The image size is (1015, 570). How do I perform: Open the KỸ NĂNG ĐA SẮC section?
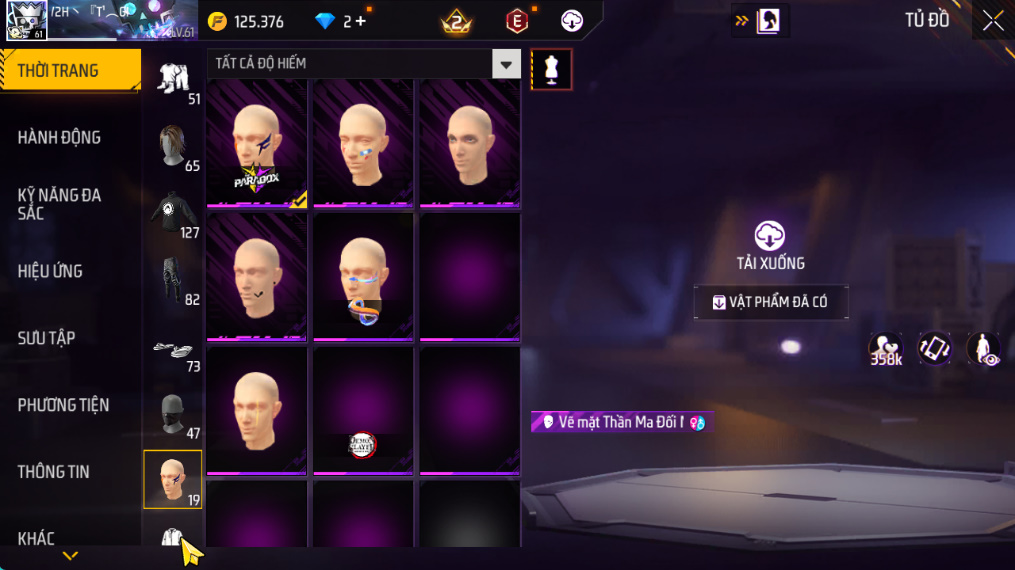pyautogui.click(x=60, y=203)
